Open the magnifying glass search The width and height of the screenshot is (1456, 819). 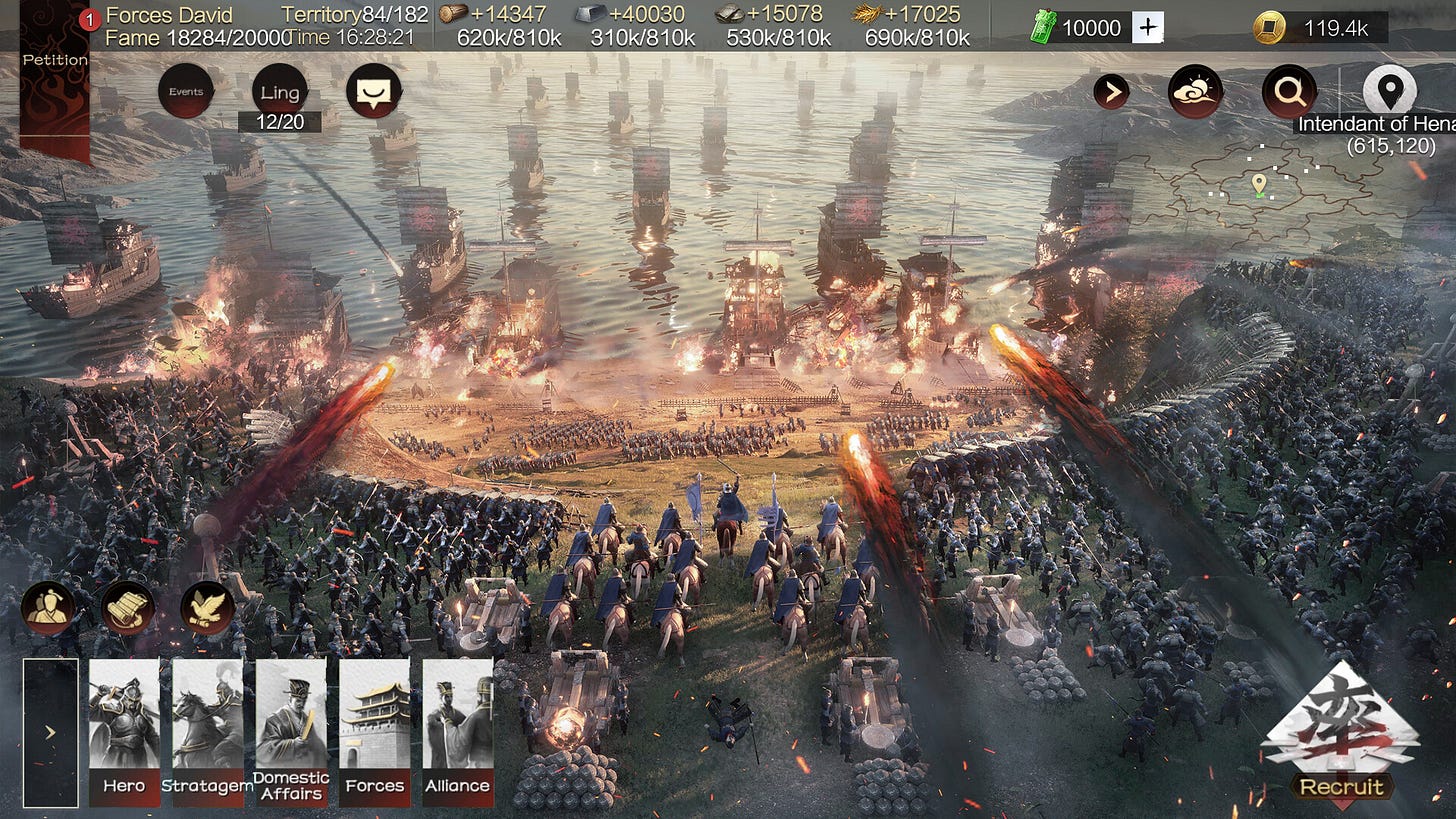point(1289,92)
